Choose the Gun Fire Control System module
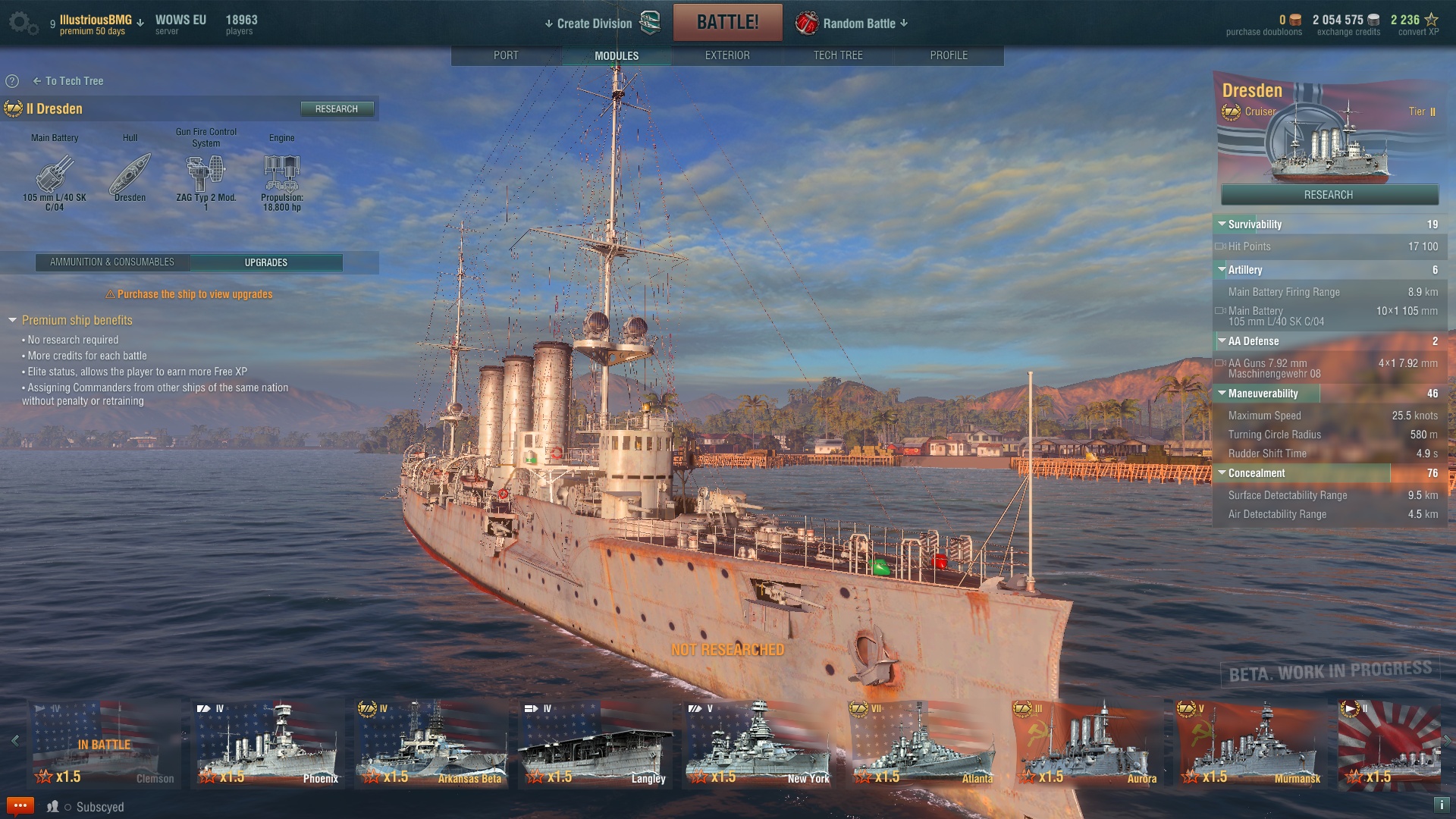The width and height of the screenshot is (1456, 819). (x=206, y=175)
